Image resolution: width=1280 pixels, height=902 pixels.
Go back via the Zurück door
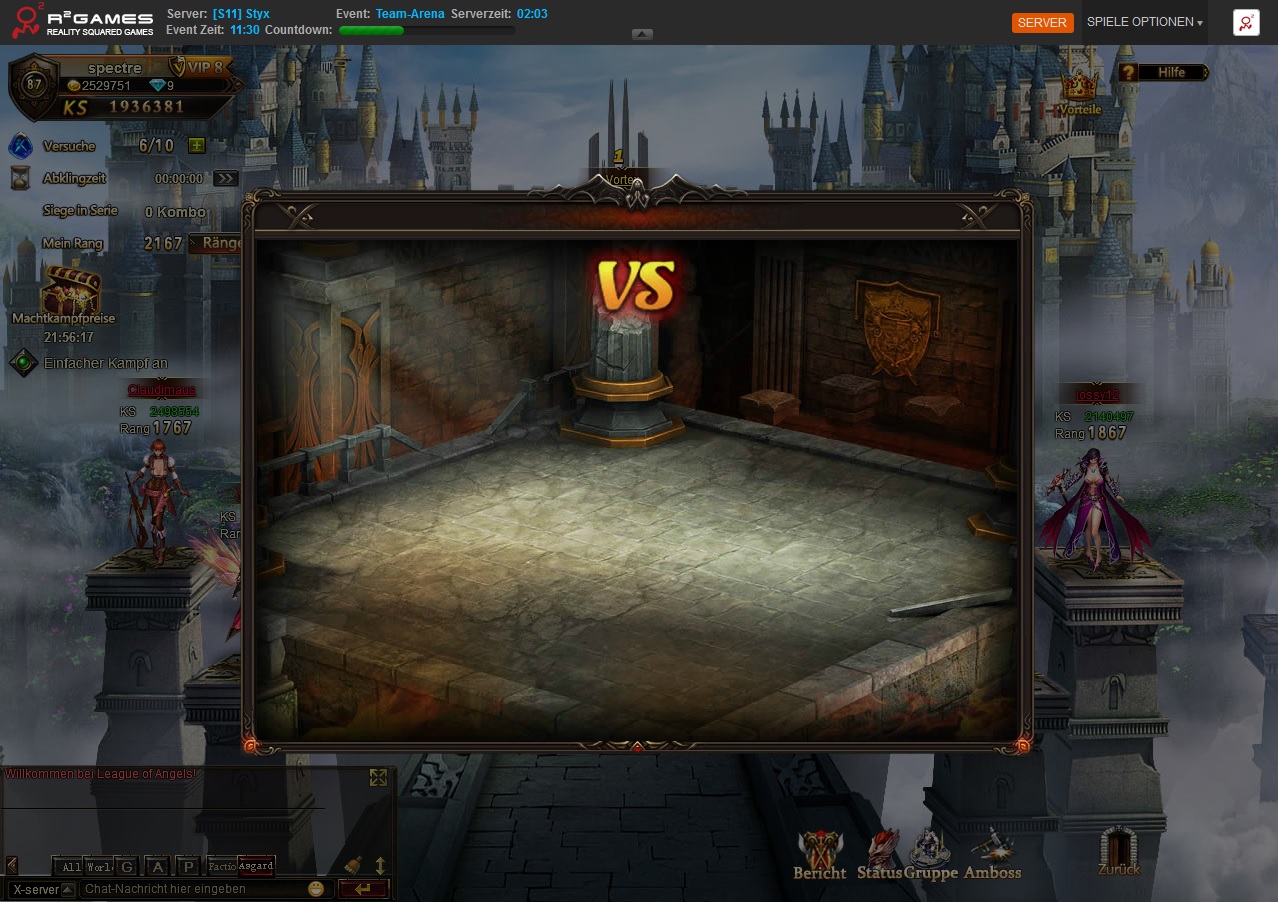coord(1119,850)
